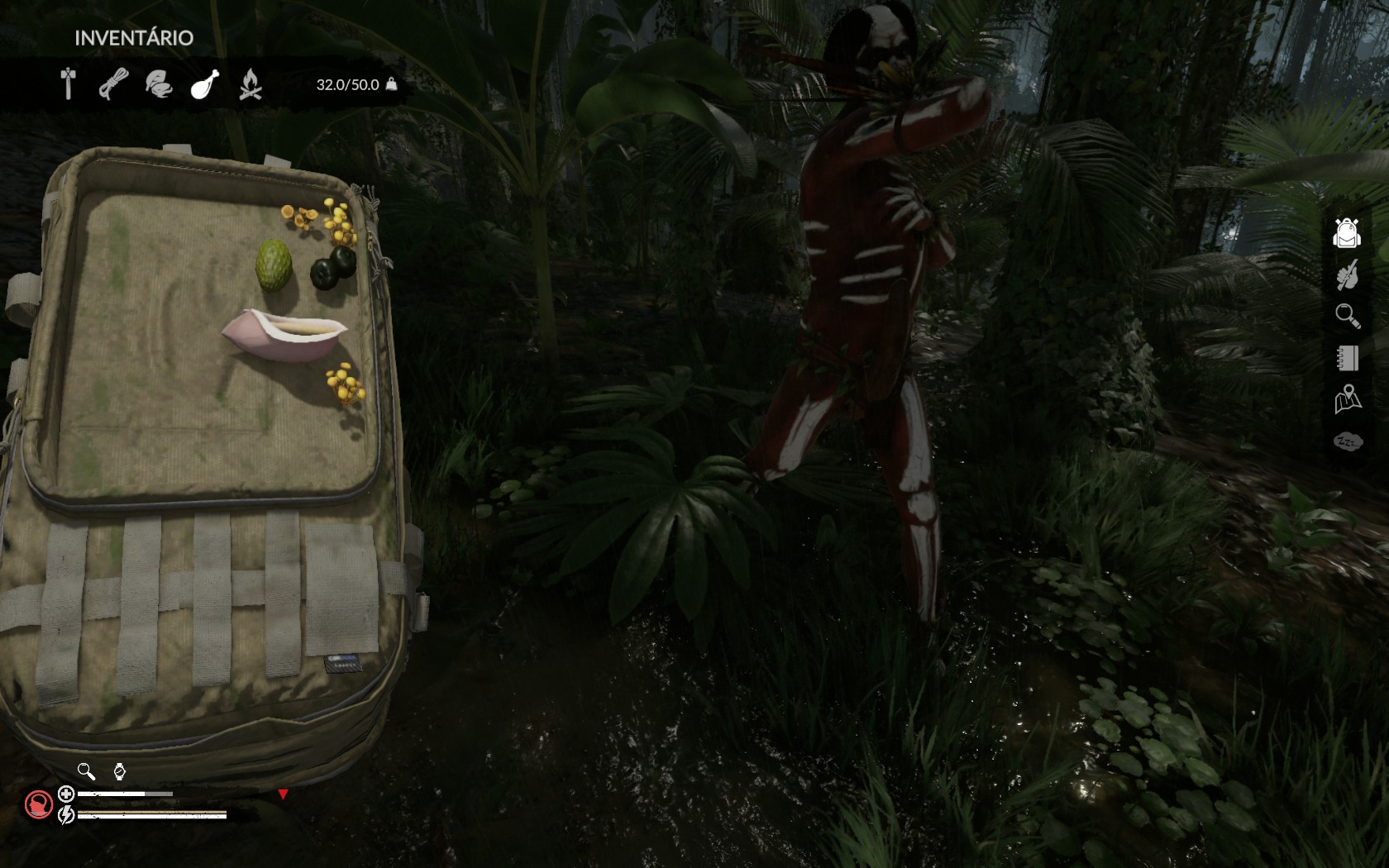Open the axe tools pocket tab
The height and width of the screenshot is (868, 1389).
69,83
